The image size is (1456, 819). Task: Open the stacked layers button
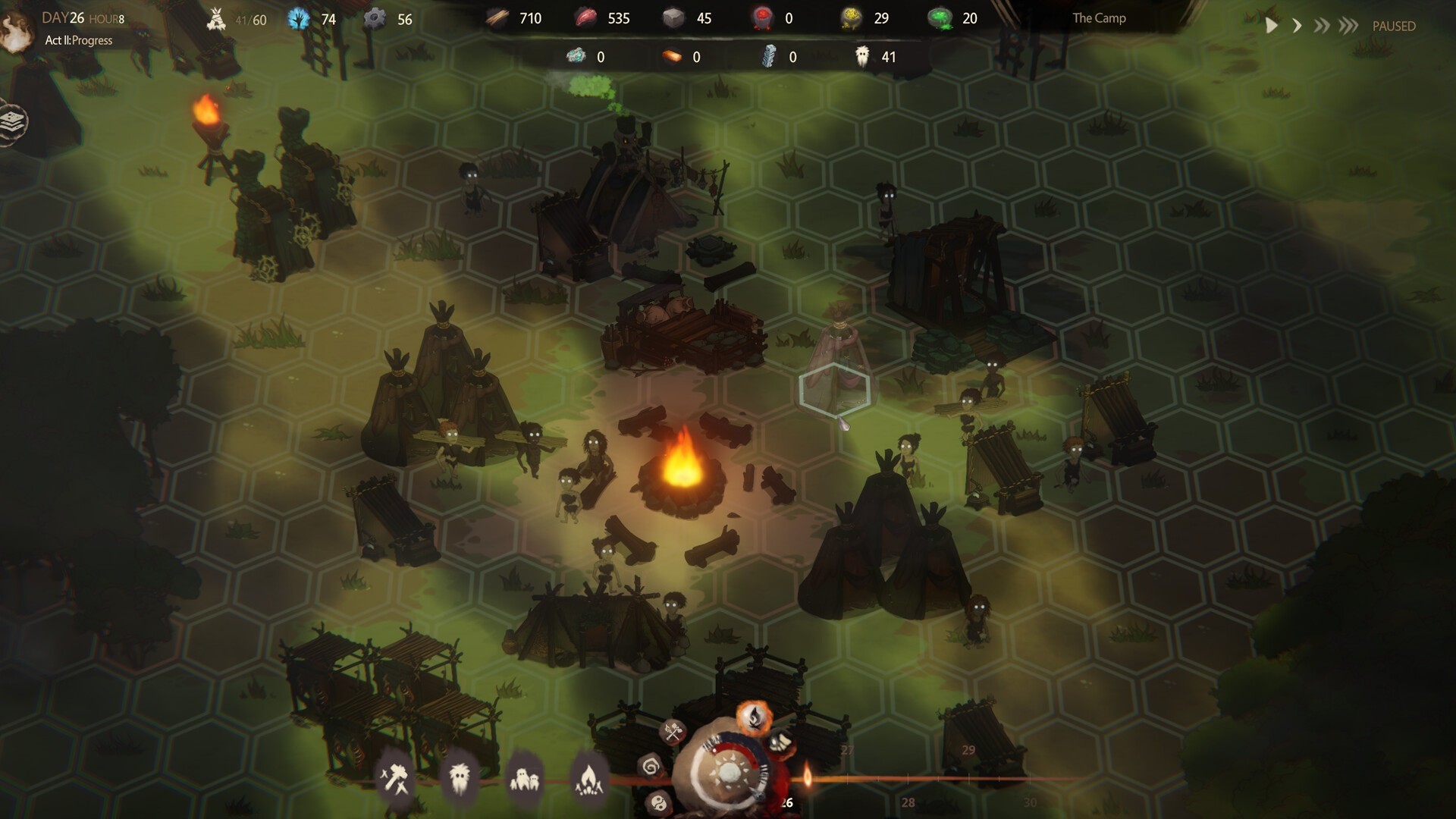coord(13,121)
